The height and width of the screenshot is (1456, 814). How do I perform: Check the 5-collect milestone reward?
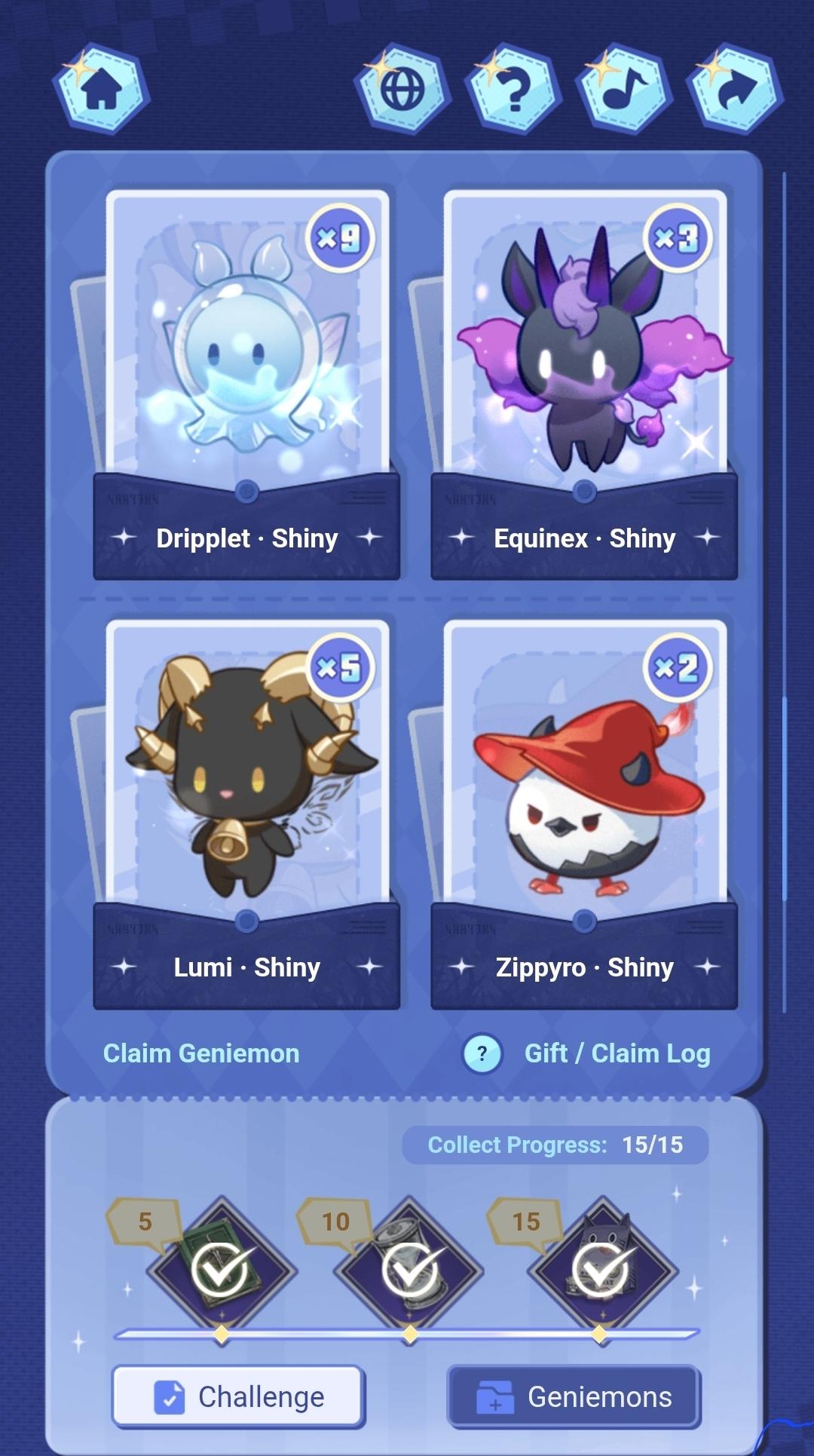222,1271
